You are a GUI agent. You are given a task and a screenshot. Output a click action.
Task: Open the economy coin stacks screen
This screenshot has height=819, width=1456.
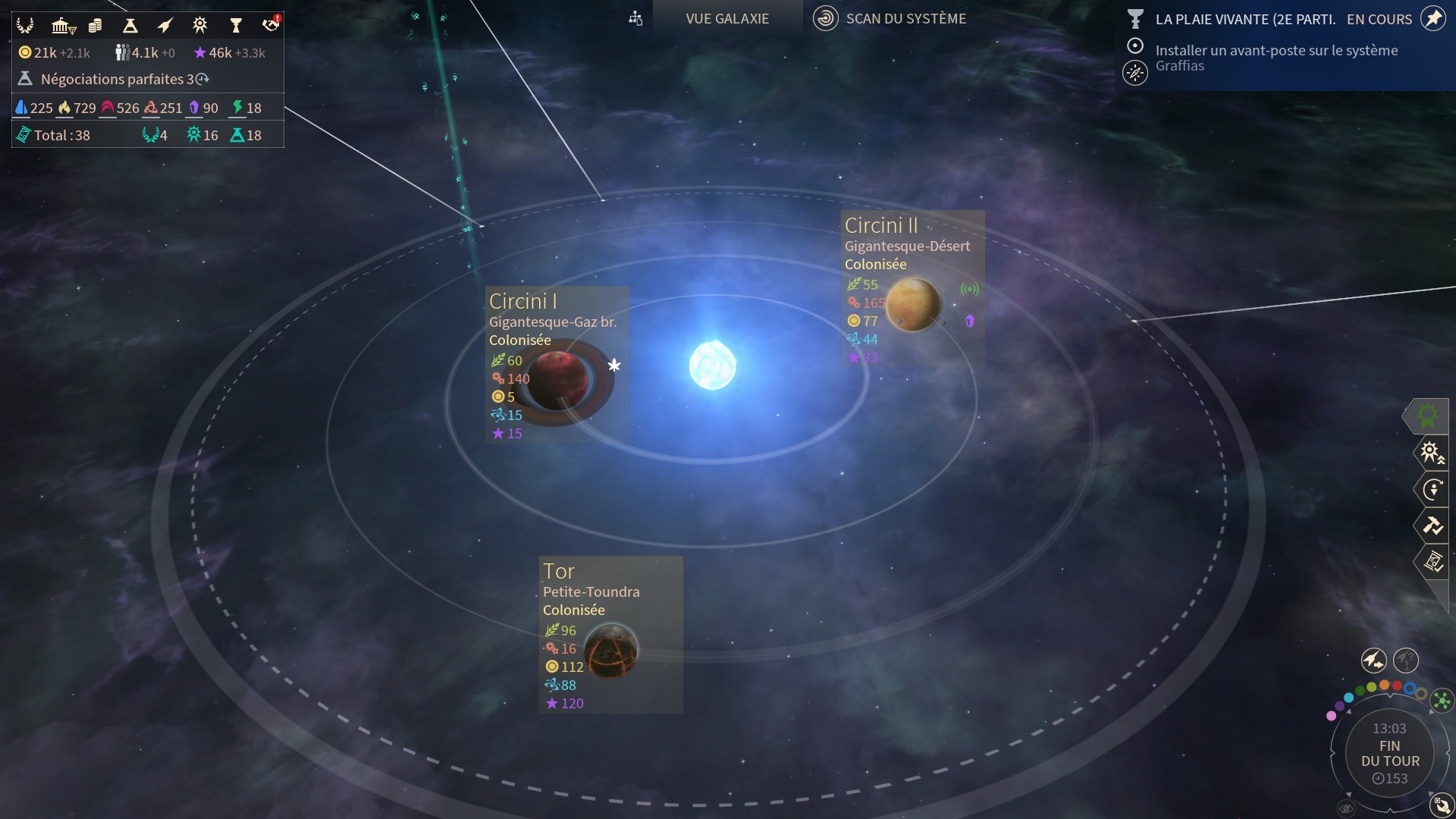pos(95,26)
